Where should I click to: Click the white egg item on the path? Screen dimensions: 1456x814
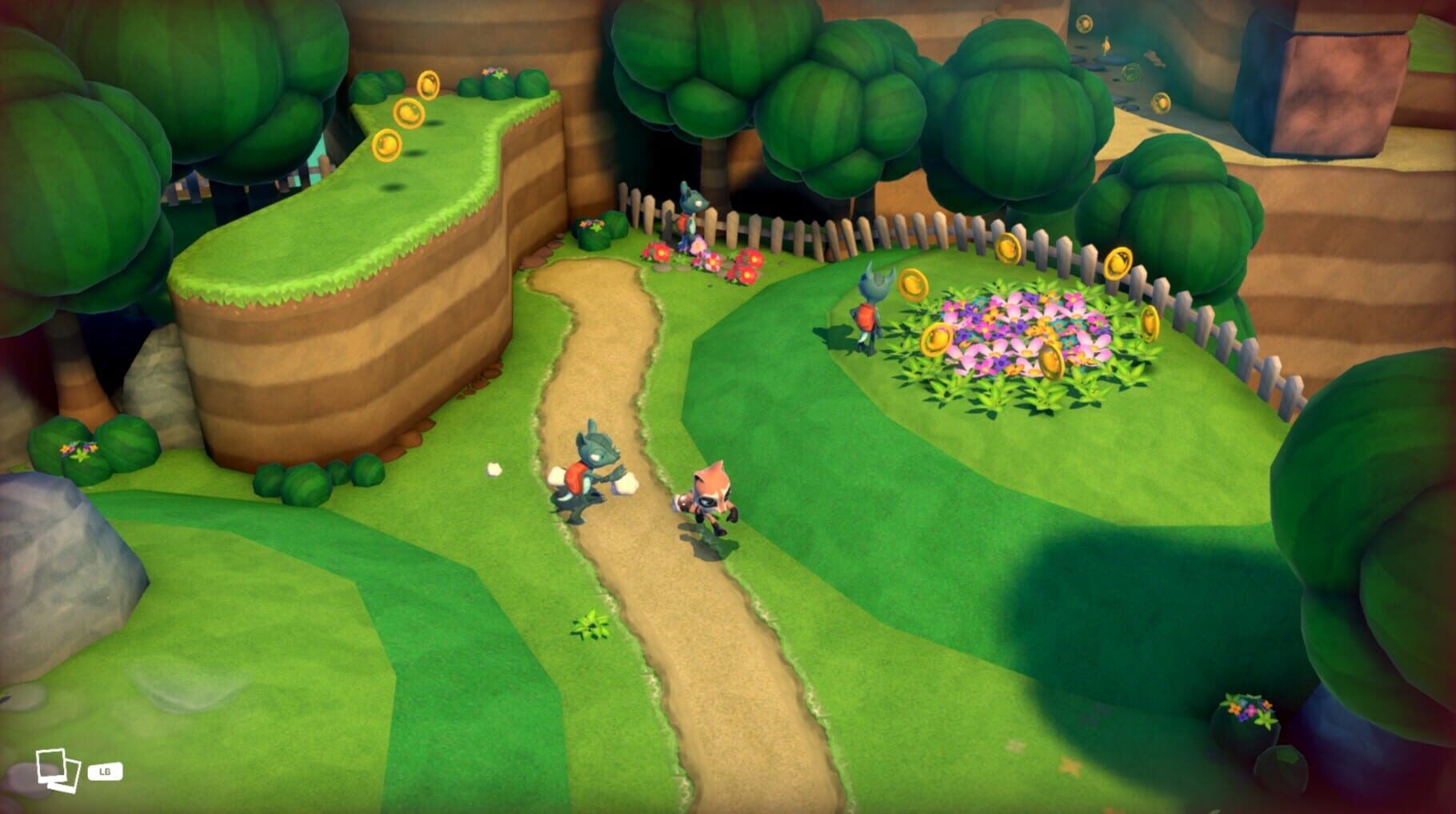coord(494,468)
